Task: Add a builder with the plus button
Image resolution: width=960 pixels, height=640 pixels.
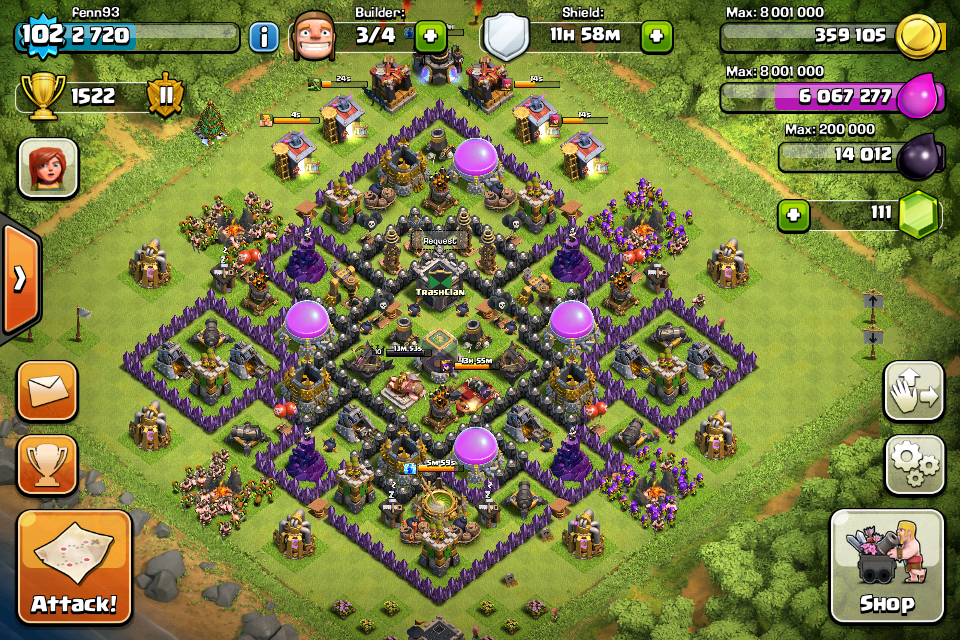Action: coord(430,36)
